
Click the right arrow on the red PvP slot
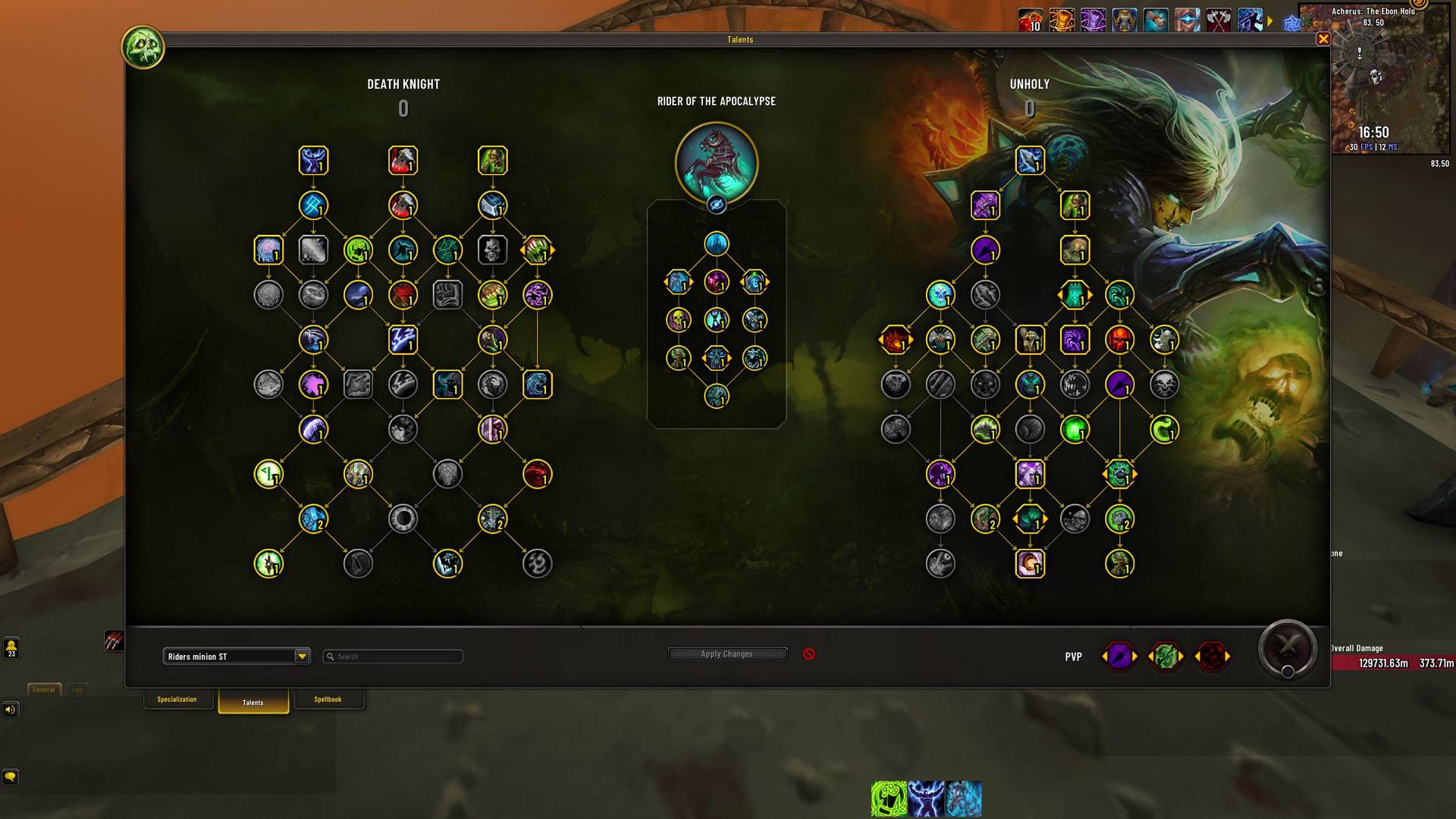point(1229,657)
